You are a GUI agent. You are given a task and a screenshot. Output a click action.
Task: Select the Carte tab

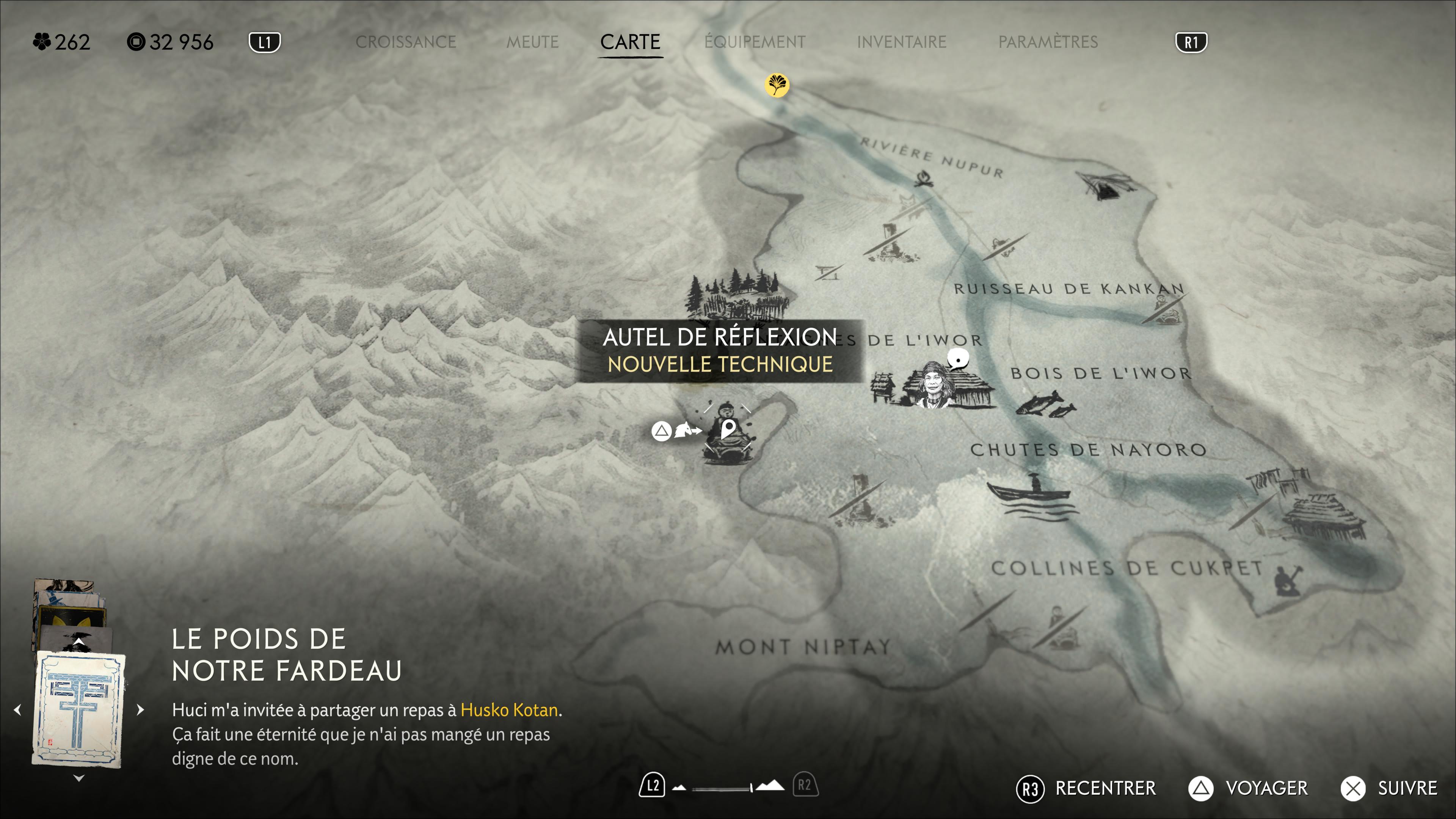click(630, 42)
